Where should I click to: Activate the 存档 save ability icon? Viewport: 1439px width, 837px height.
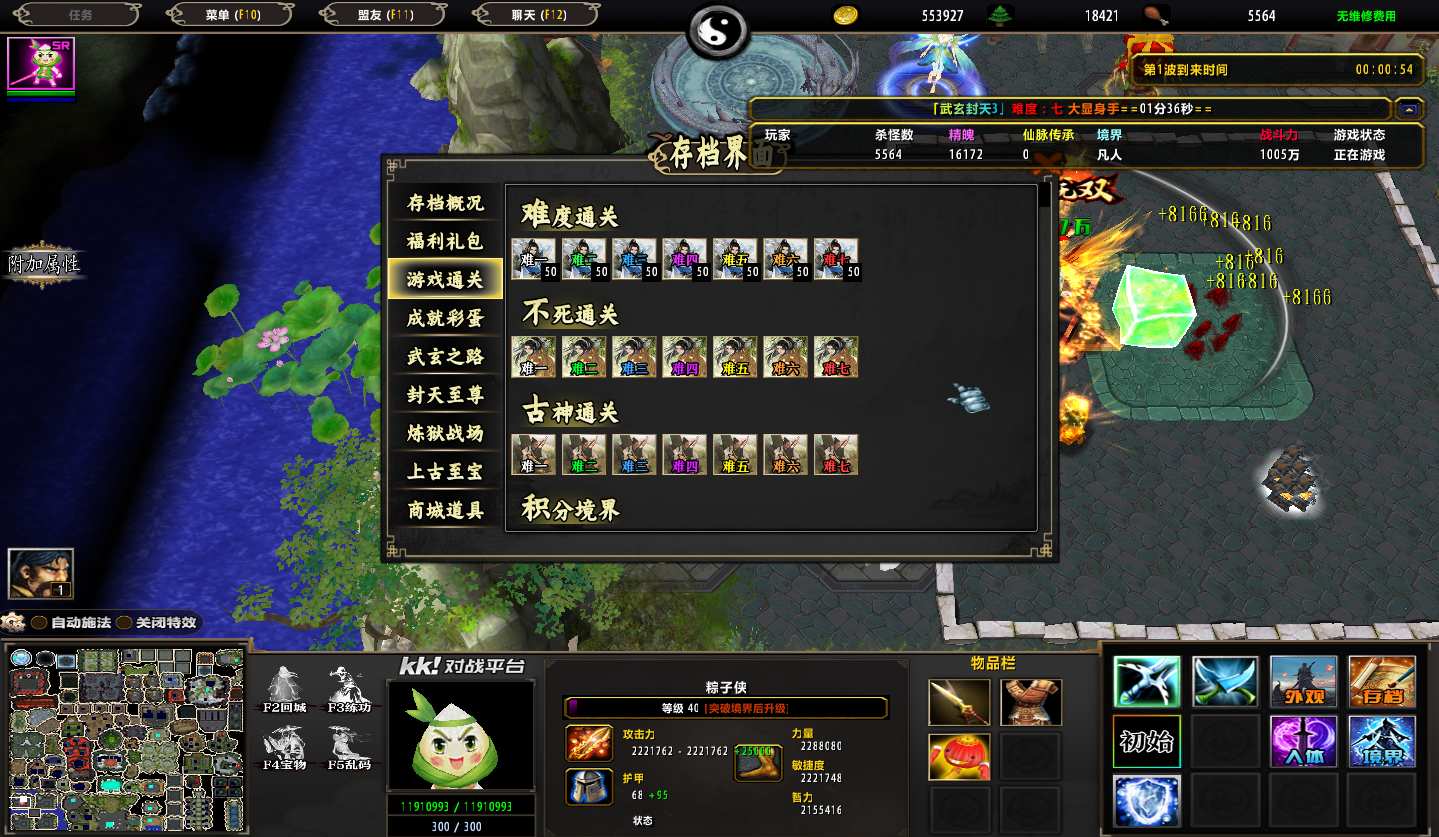(1381, 682)
